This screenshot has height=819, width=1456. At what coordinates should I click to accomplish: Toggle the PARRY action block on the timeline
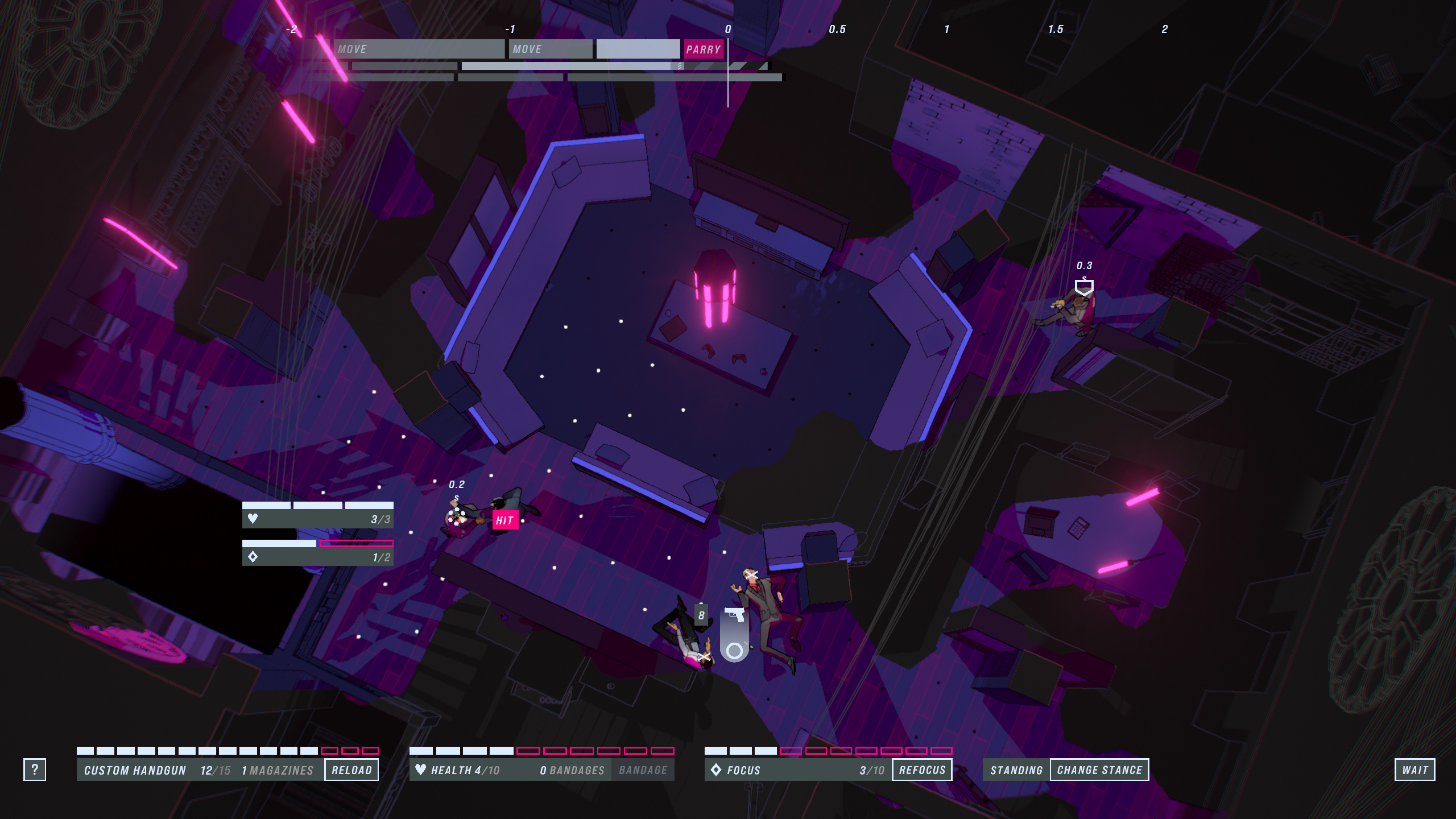click(x=704, y=49)
